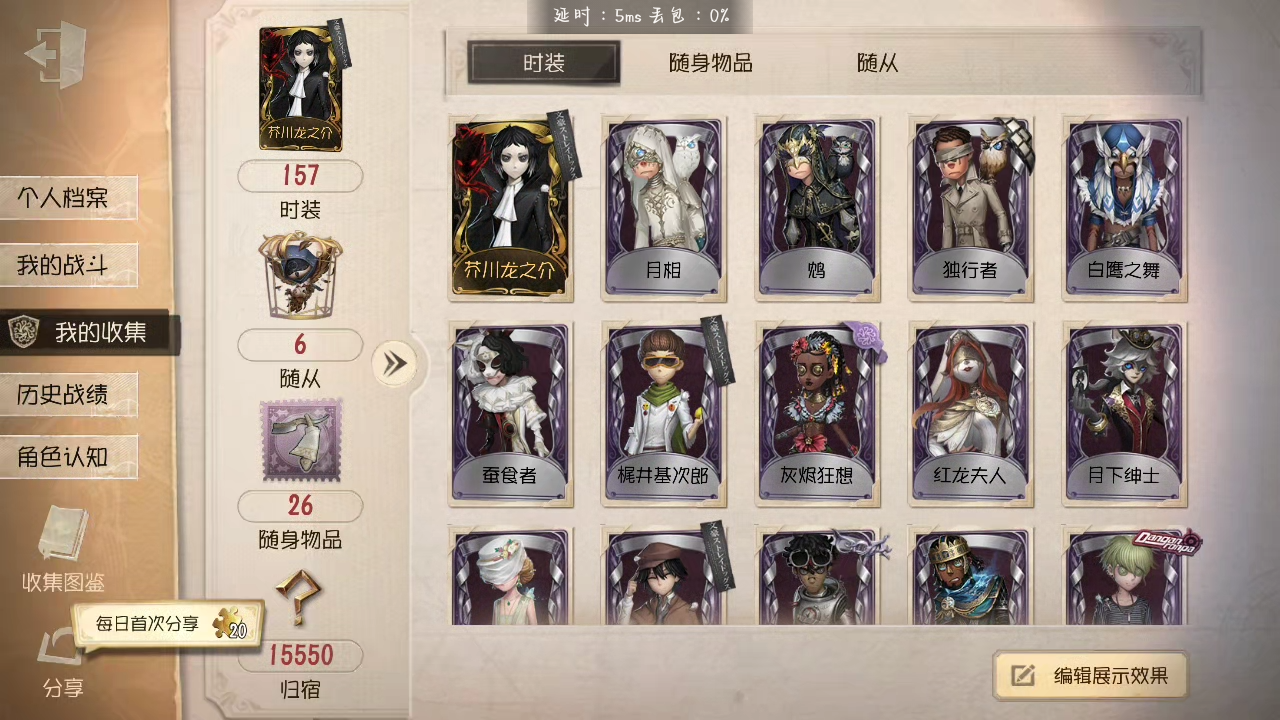The image size is (1280, 720).
Task: Click the double-arrow expand button
Action: (395, 363)
